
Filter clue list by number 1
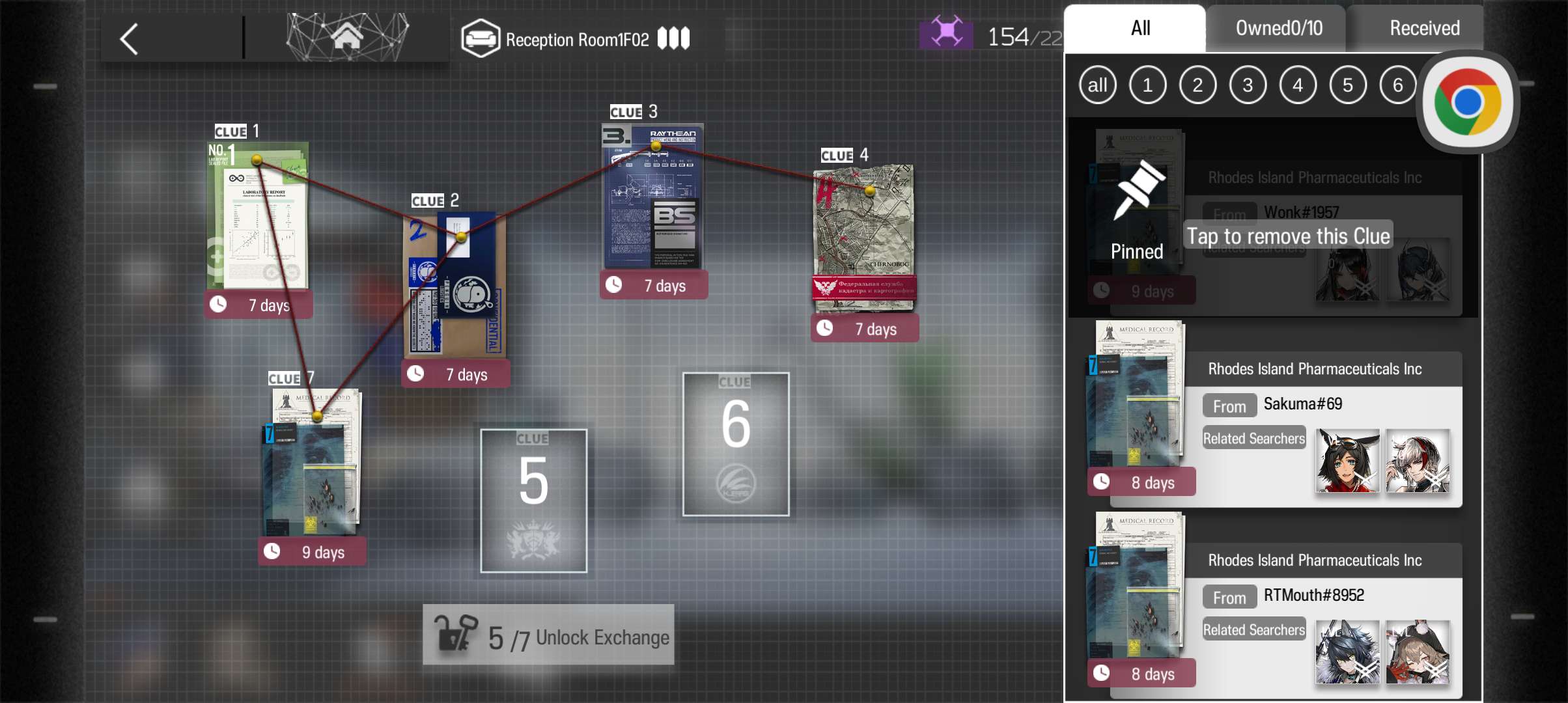coord(1147,85)
